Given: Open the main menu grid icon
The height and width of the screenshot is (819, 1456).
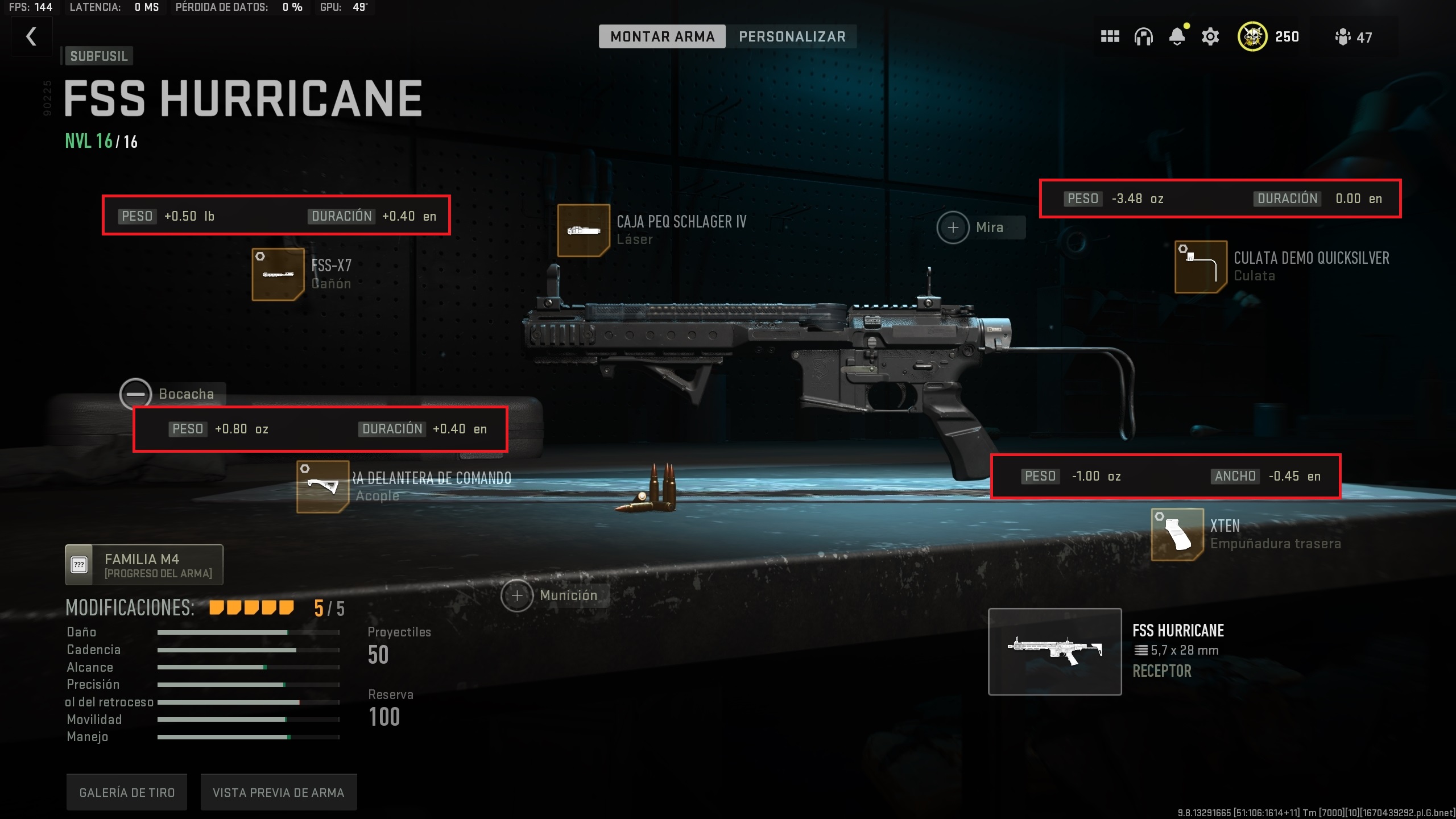Looking at the screenshot, I should click(x=1110, y=36).
